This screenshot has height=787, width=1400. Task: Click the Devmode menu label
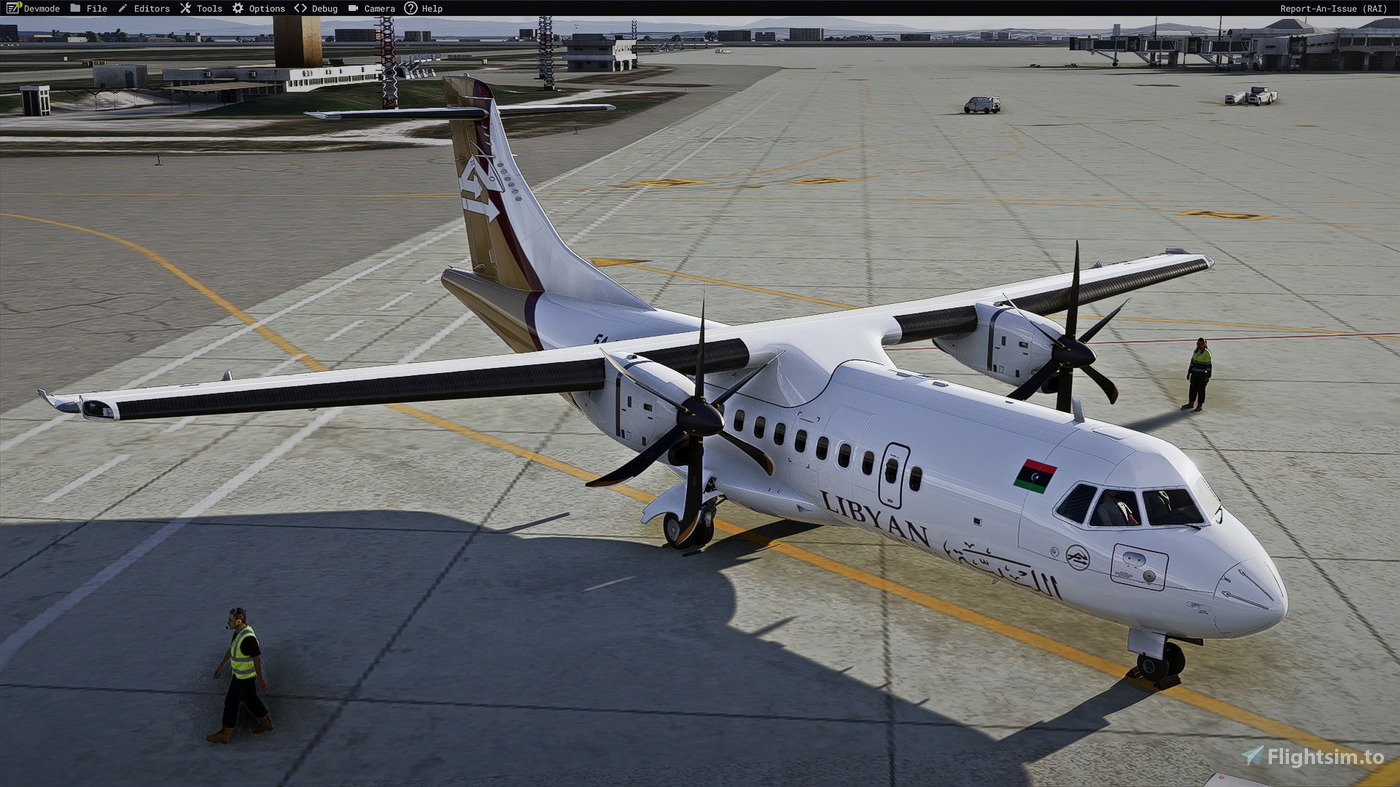click(x=42, y=8)
